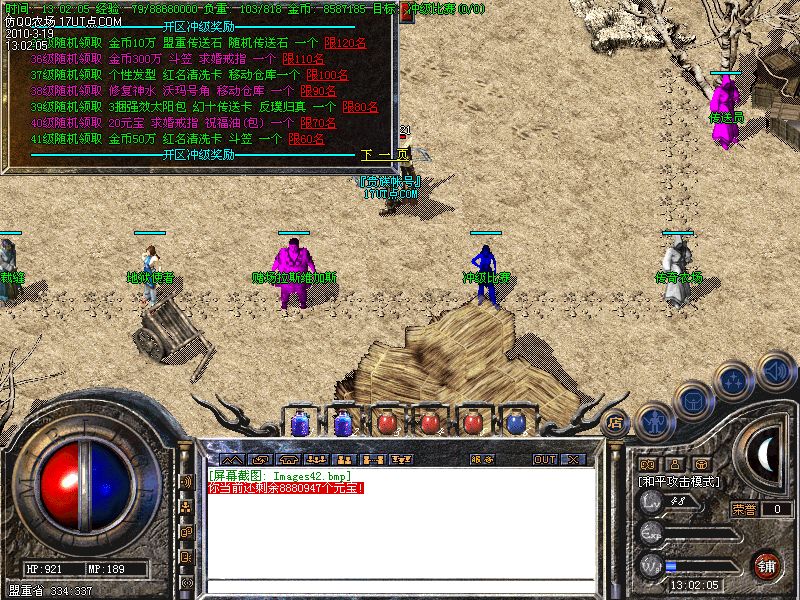Open the red 铺 stall button
The image size is (800, 600).
766,565
